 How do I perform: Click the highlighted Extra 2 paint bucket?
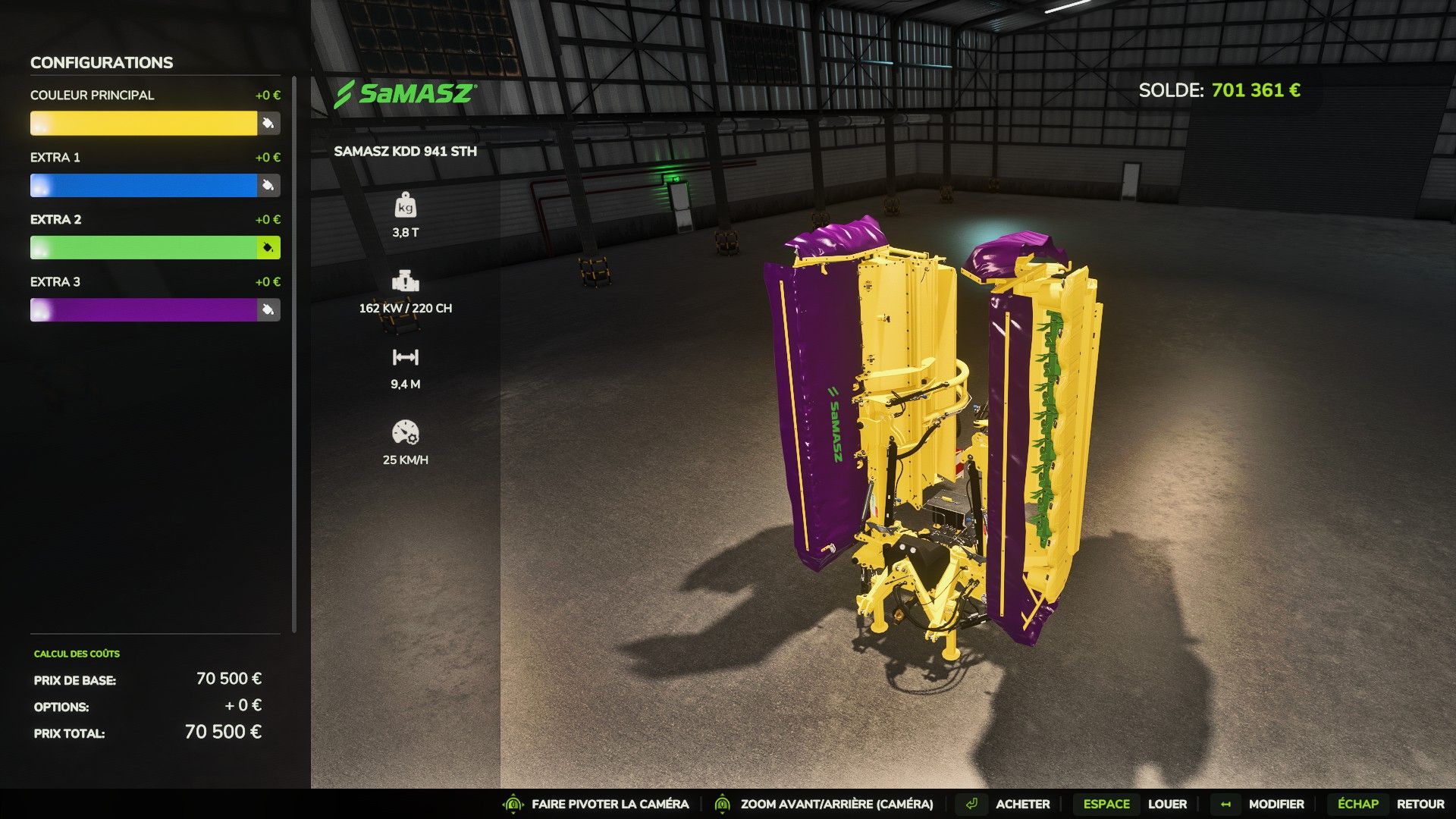268,248
